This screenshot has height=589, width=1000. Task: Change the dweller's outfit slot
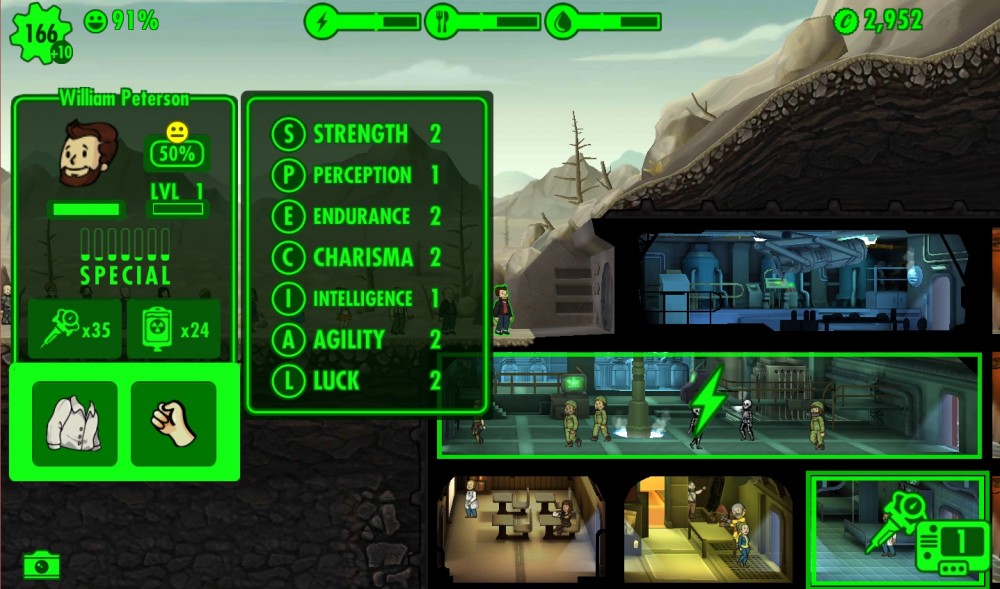pos(74,423)
